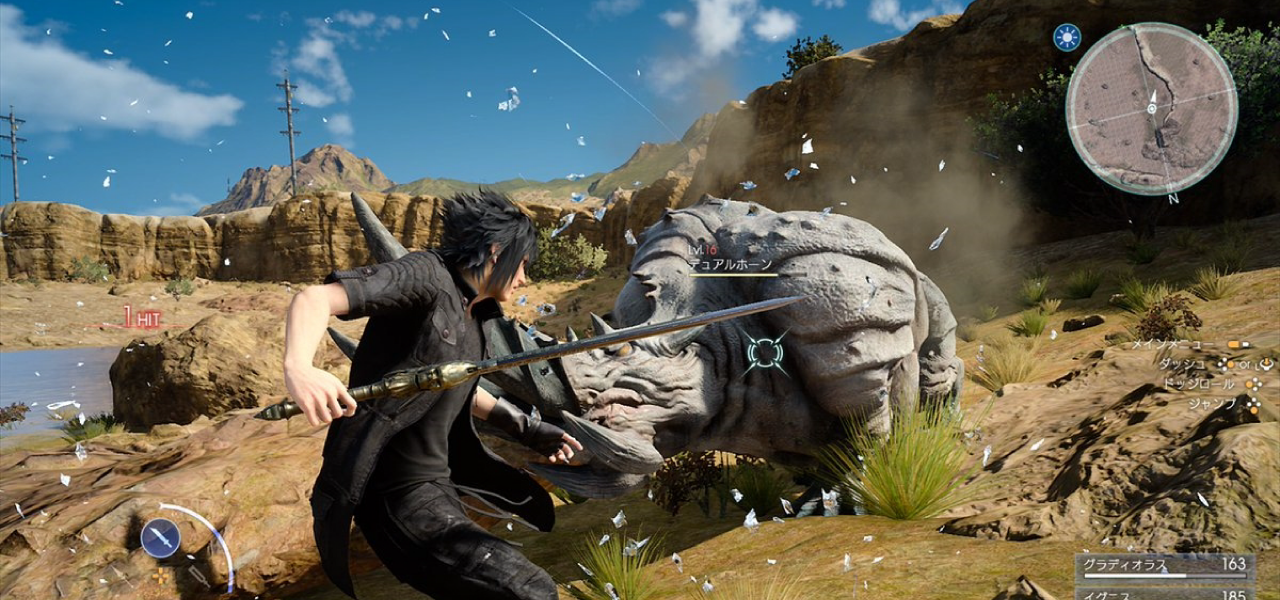
Task: Open the circular minimap
Action: pyautogui.click(x=1151, y=108)
